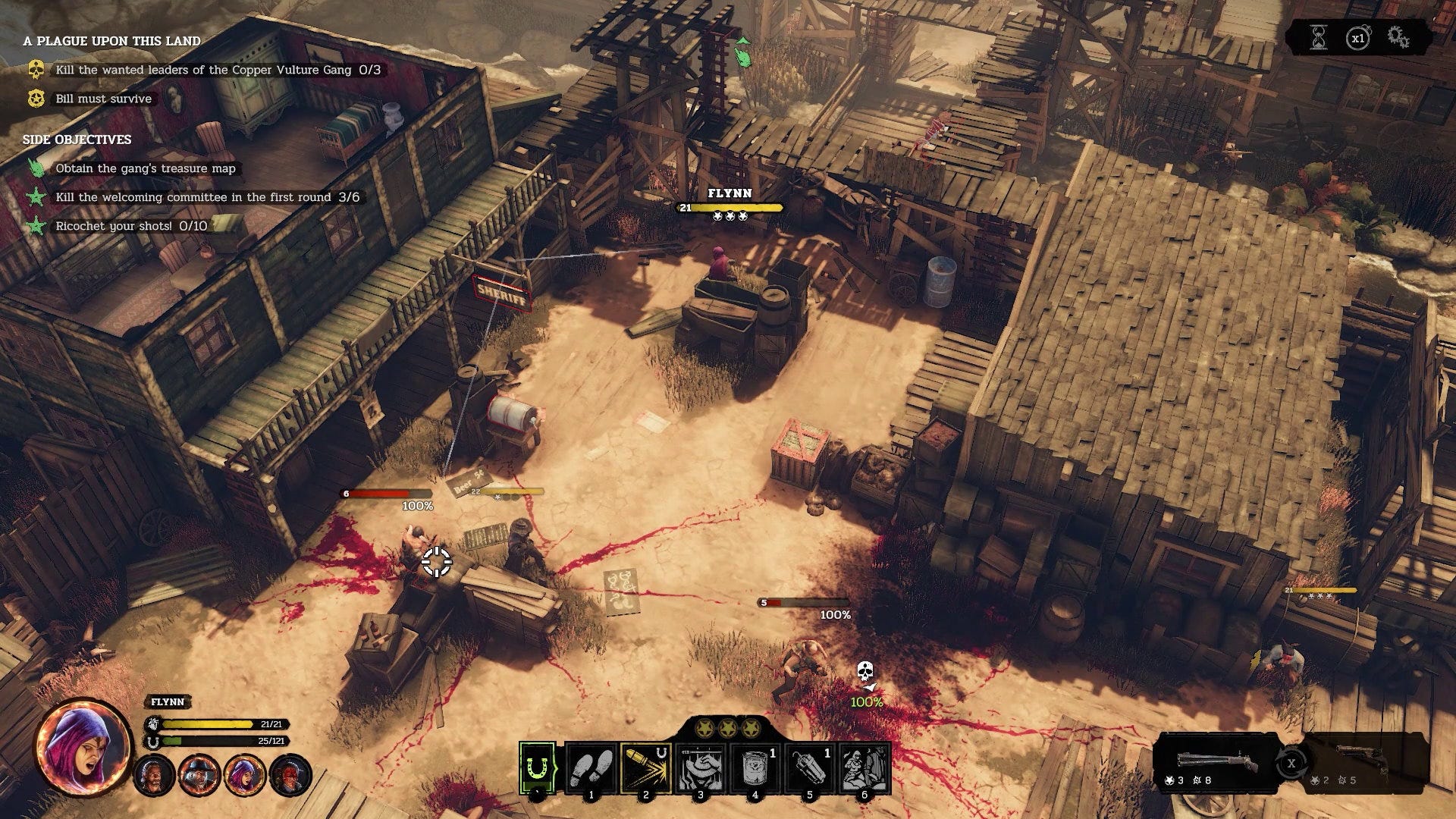The height and width of the screenshot is (819, 1456).
Task: Switch to the hat-wearing gunslinger portrait
Action: tap(200, 776)
